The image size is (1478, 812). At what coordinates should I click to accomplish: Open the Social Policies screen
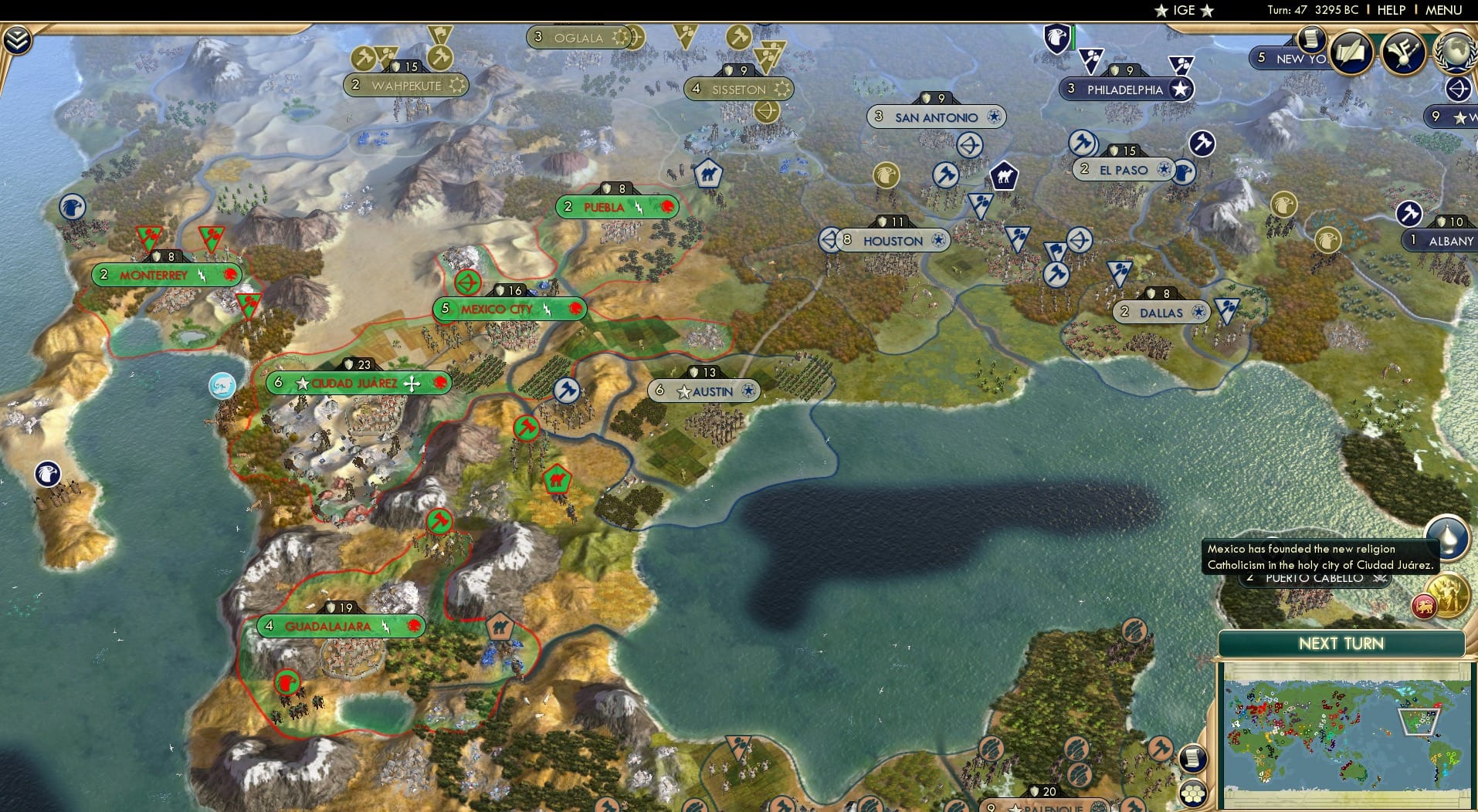click(1352, 52)
